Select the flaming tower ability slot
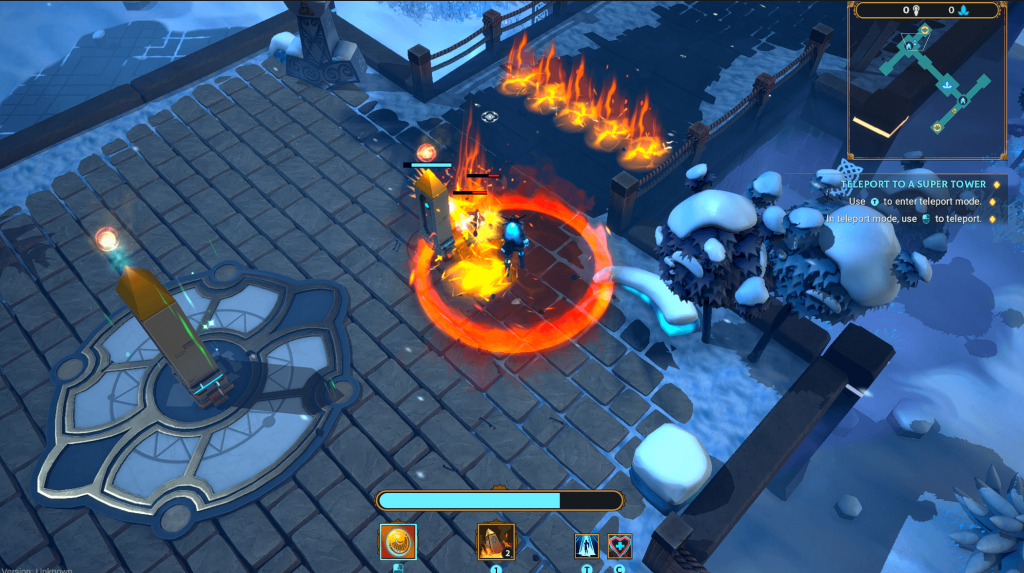 pos(496,542)
